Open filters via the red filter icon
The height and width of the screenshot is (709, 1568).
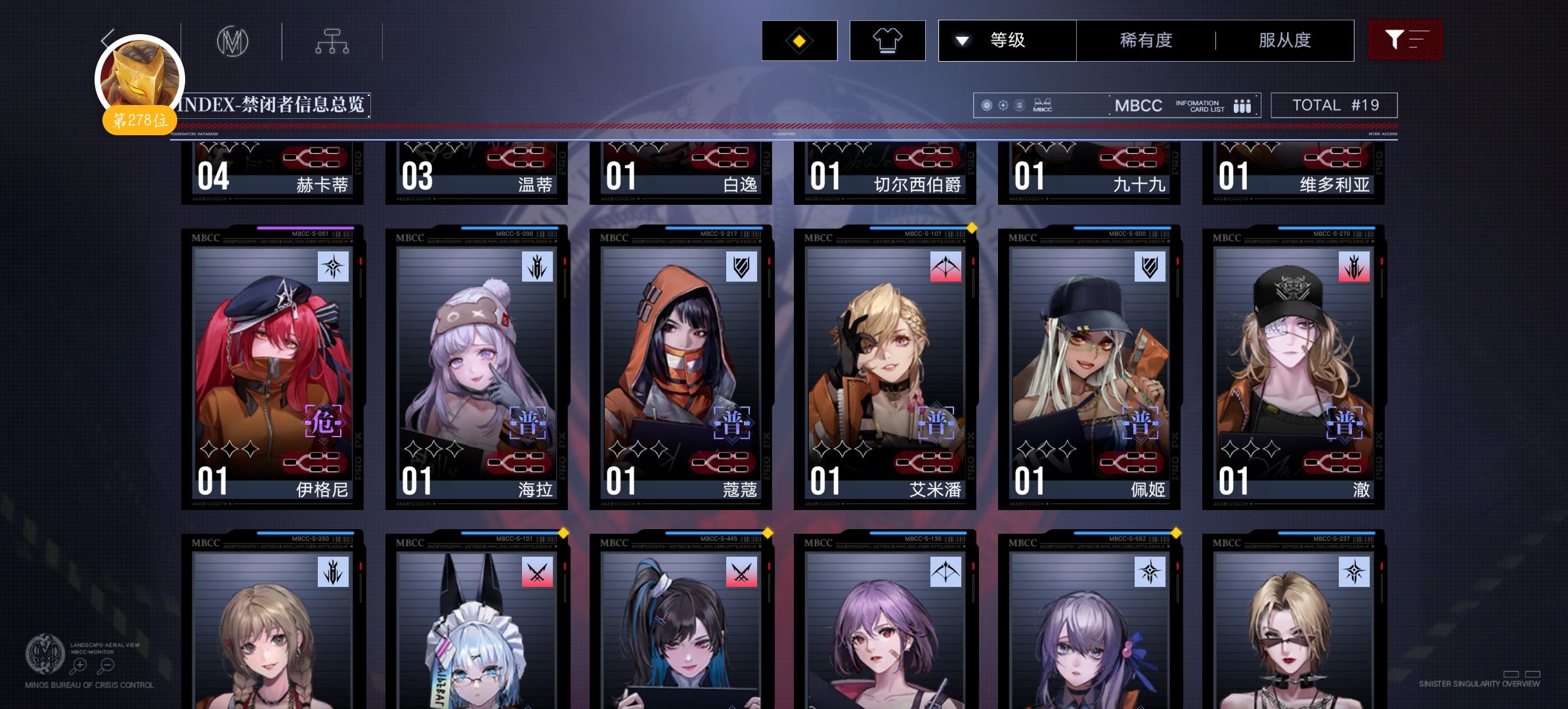click(1405, 40)
